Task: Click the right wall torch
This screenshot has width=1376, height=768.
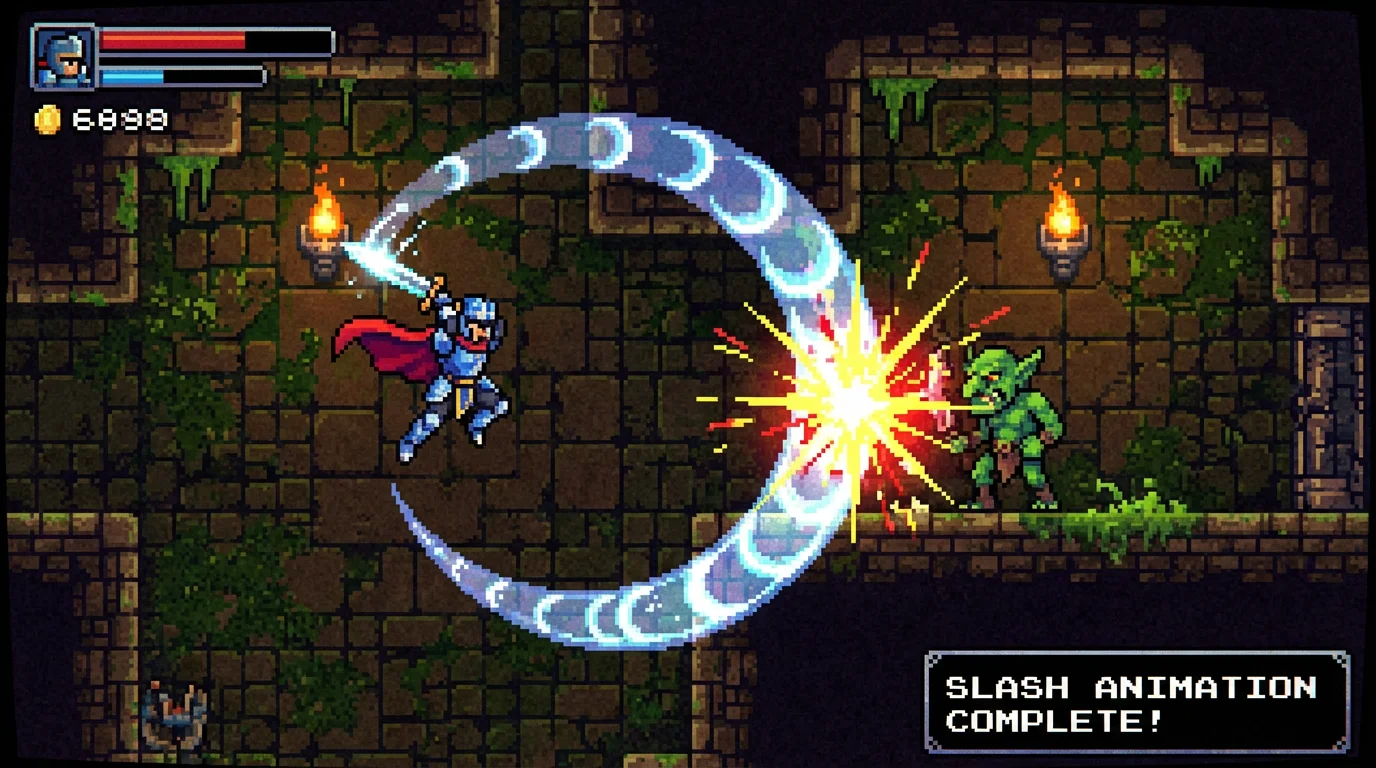Action: pyautogui.click(x=1060, y=225)
